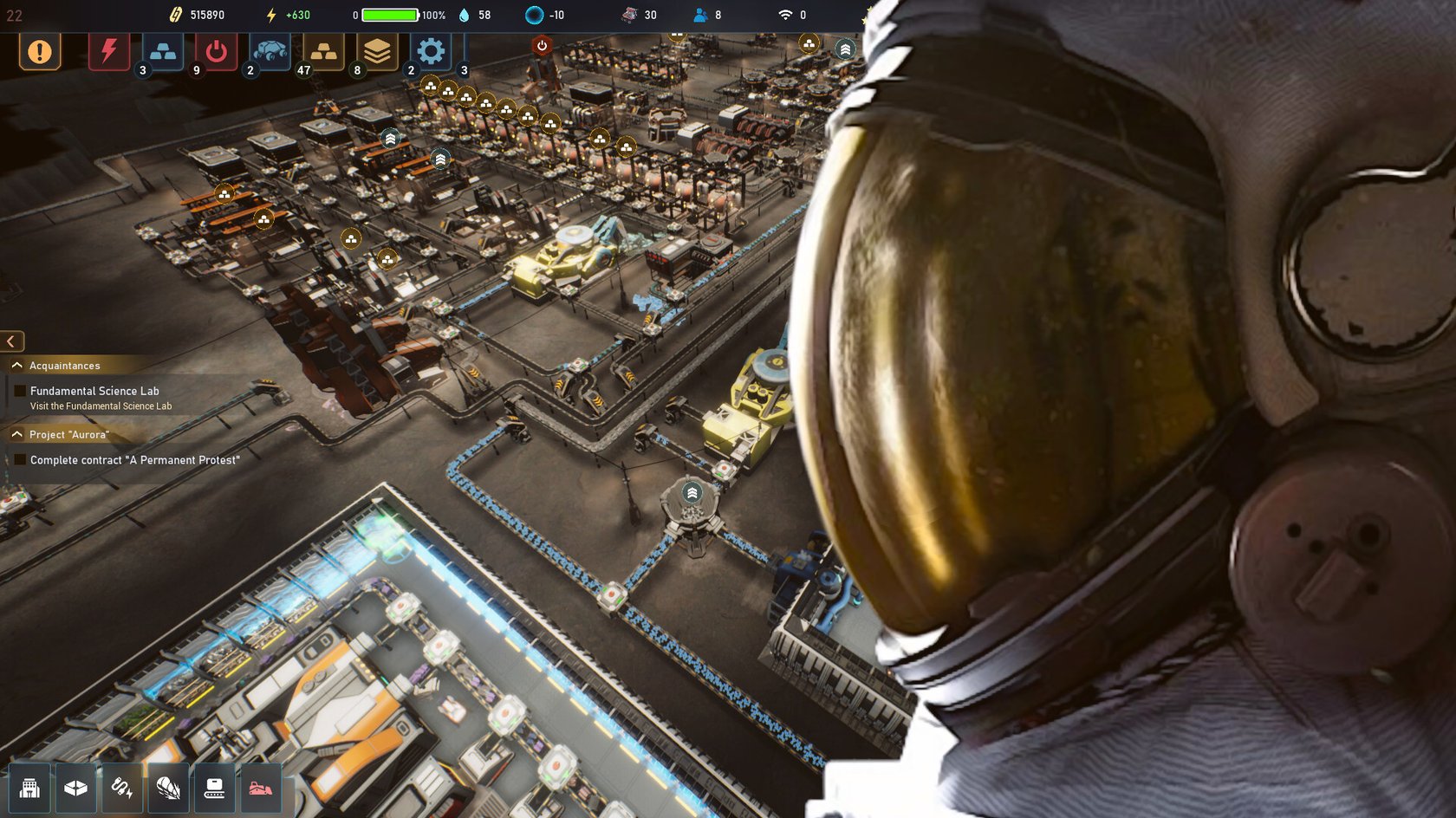
Task: Open the open-box storage build menu
Action: [x=76, y=788]
